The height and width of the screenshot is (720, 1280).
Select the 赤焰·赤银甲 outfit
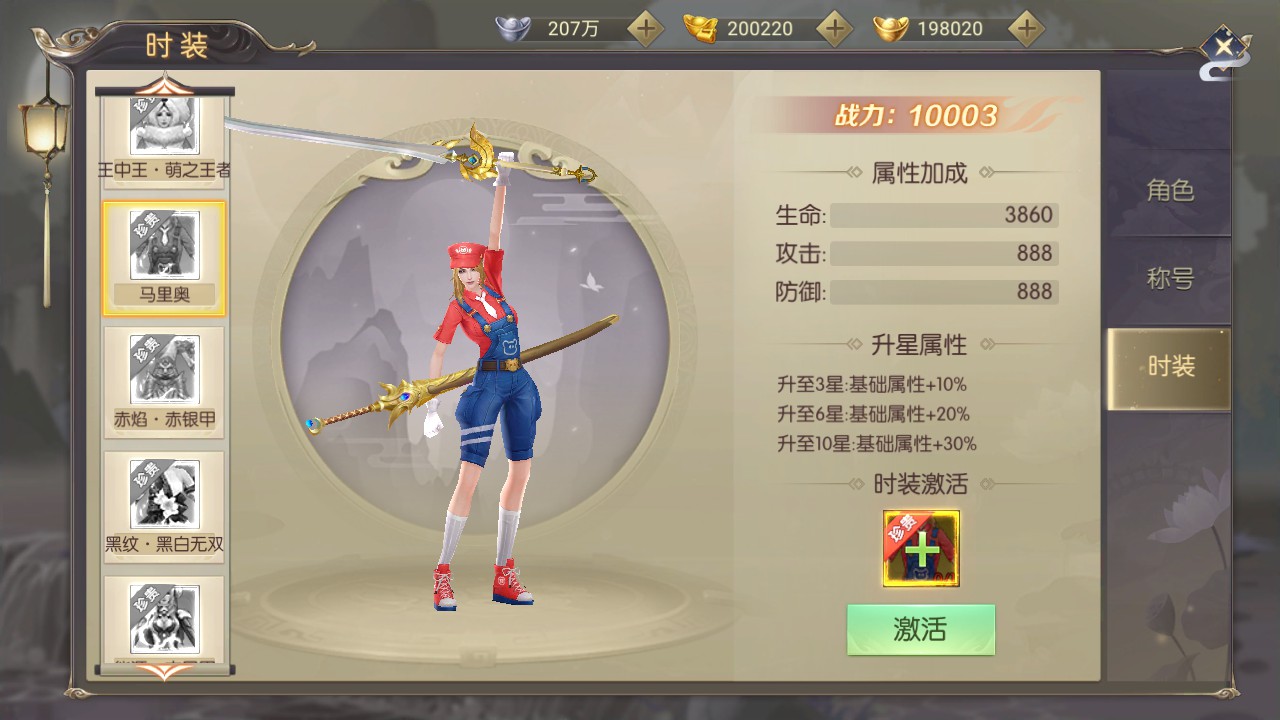[164, 384]
